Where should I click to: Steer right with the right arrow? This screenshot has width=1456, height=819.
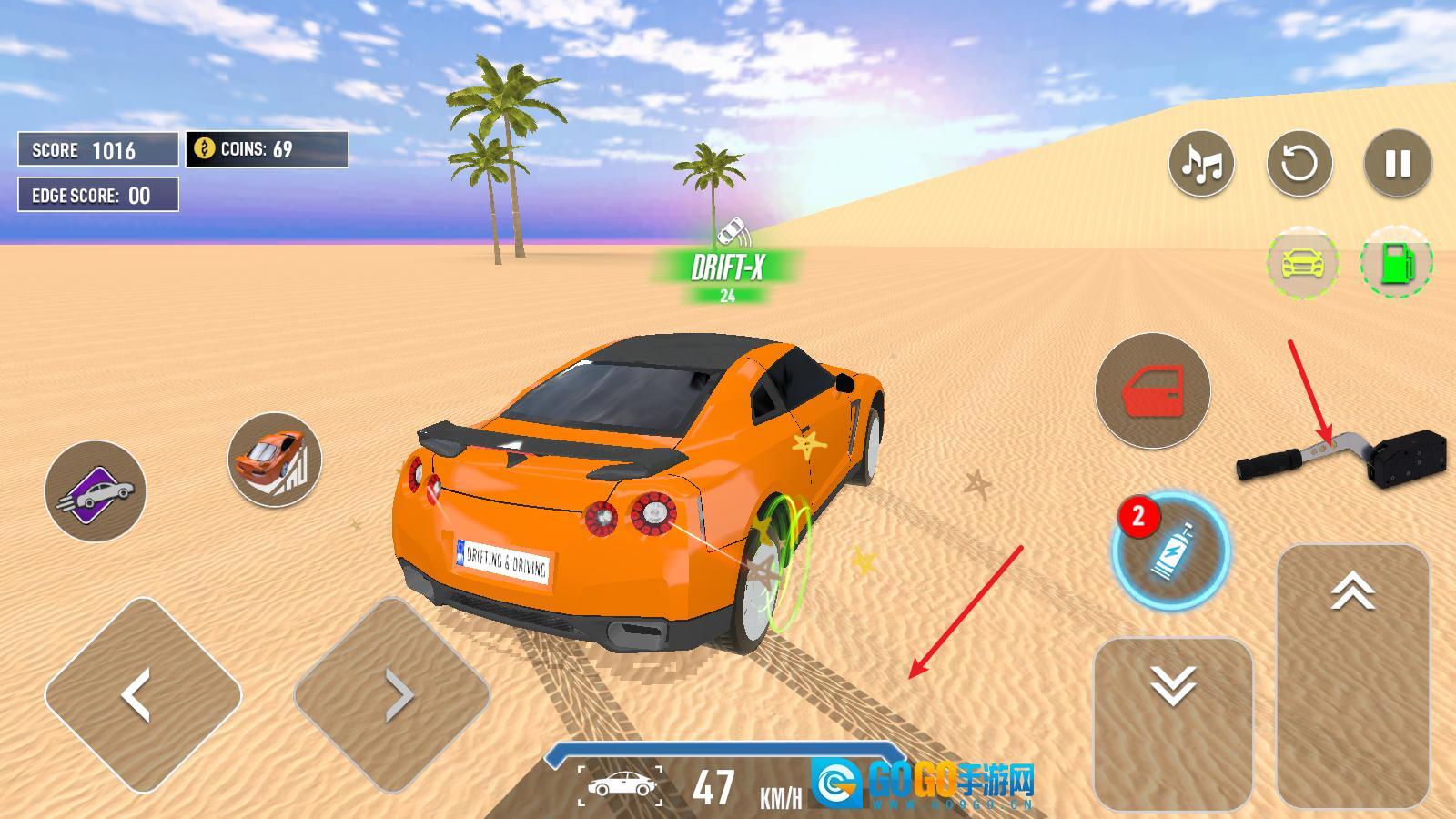pos(392,695)
